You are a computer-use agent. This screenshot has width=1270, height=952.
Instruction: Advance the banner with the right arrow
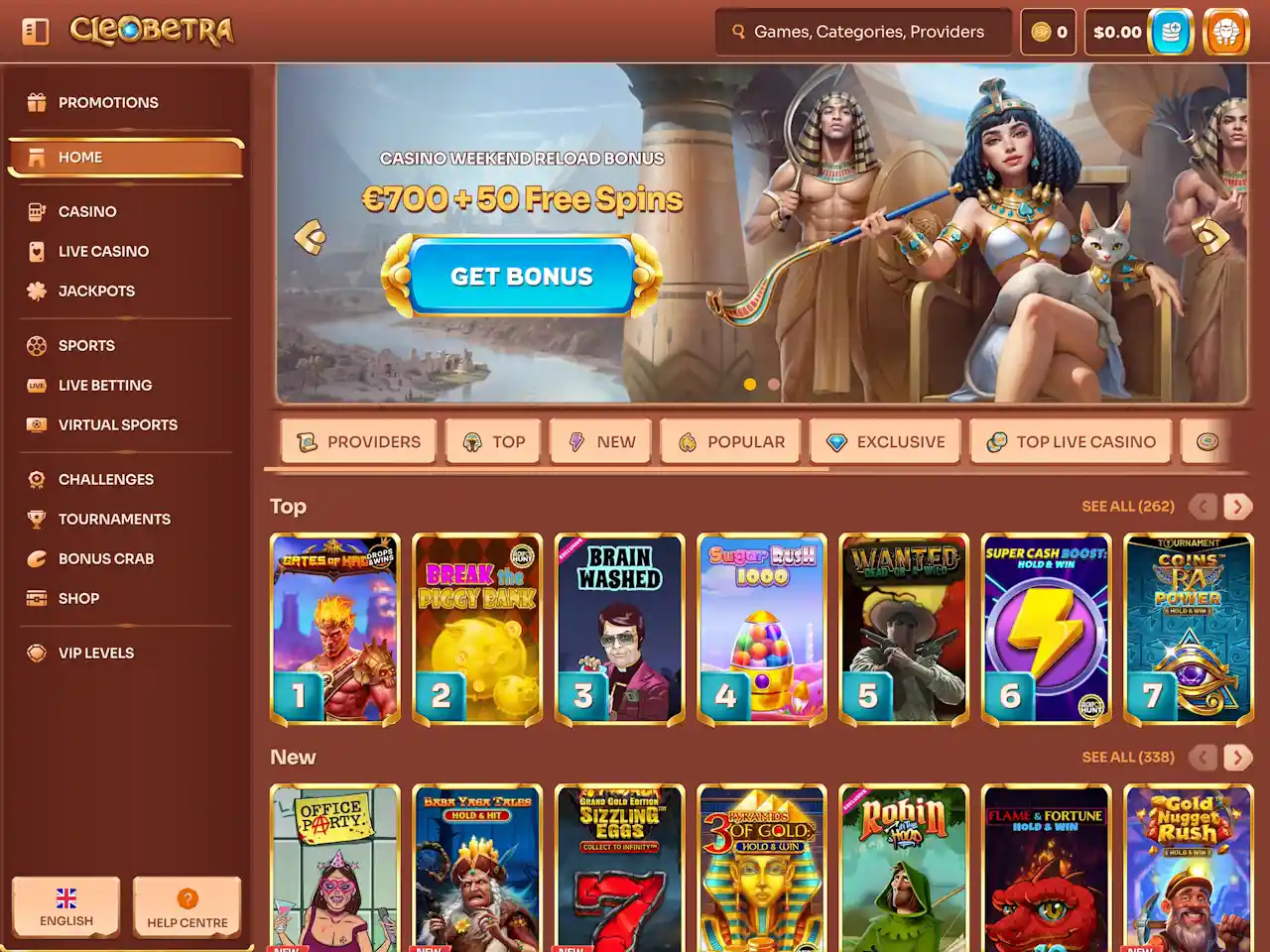click(x=1212, y=236)
